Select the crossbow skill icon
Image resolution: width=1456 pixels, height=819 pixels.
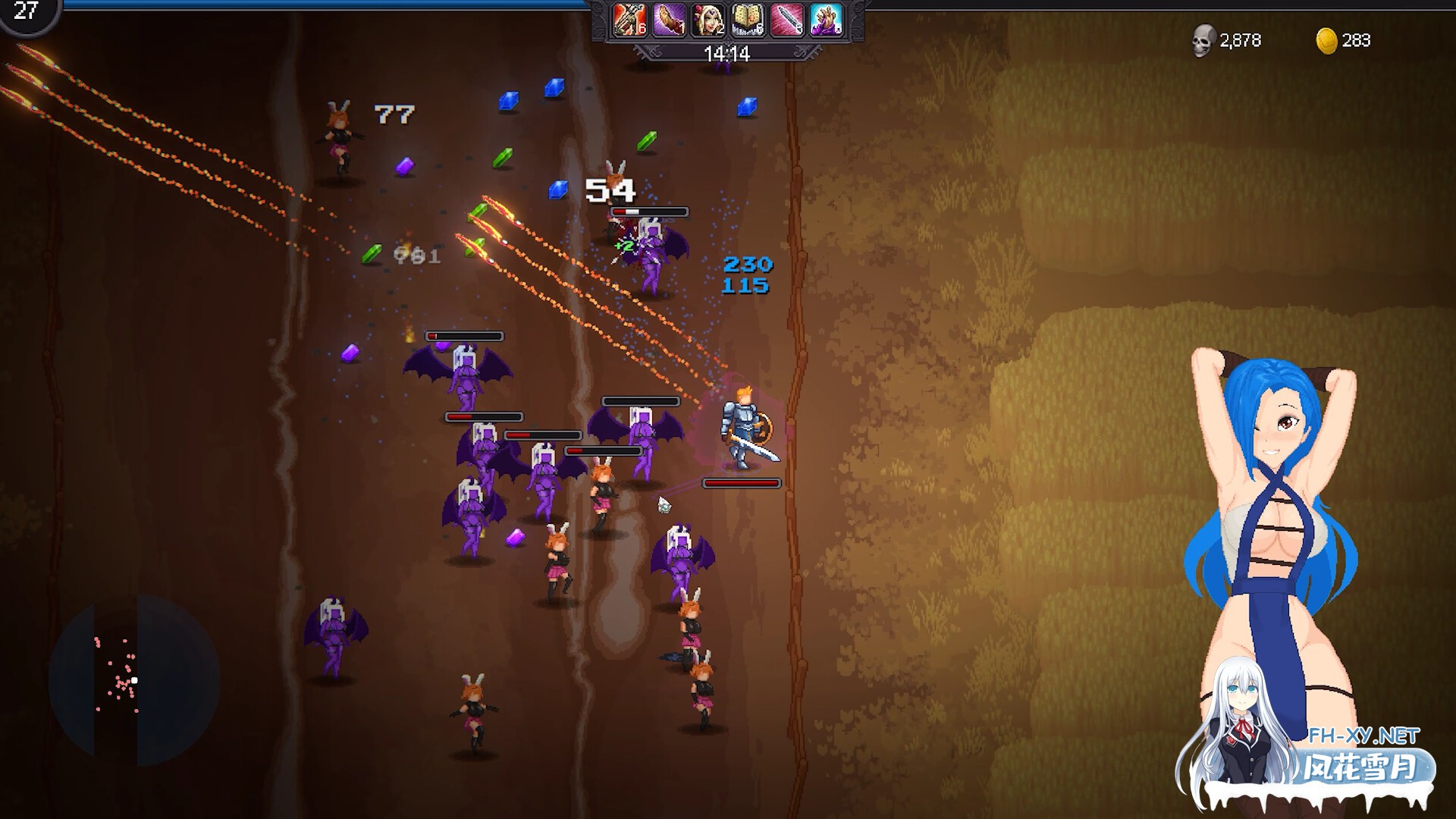click(x=629, y=20)
